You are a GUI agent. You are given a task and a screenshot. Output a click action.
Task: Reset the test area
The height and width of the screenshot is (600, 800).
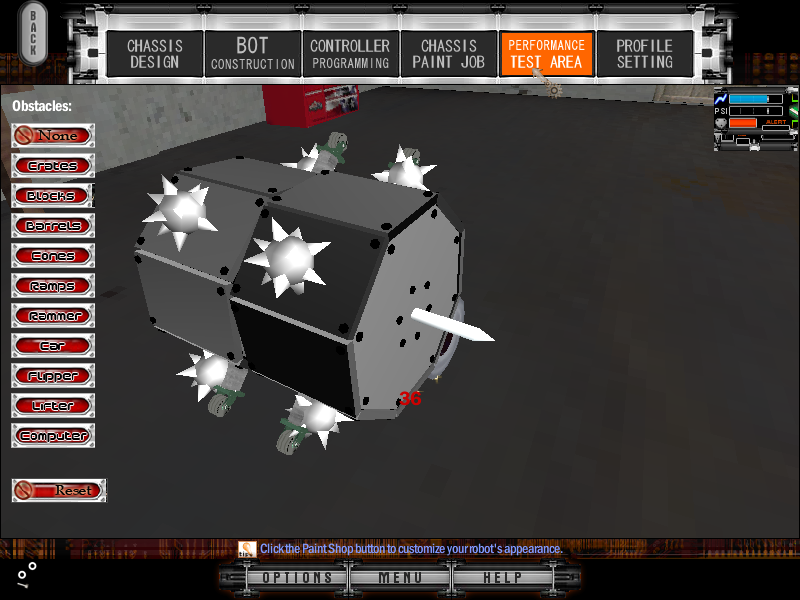click(x=59, y=490)
